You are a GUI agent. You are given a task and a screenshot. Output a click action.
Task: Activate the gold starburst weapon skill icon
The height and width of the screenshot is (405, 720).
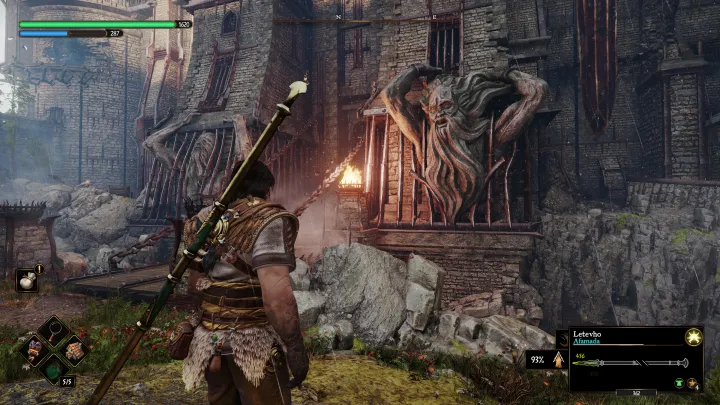[x=692, y=338]
